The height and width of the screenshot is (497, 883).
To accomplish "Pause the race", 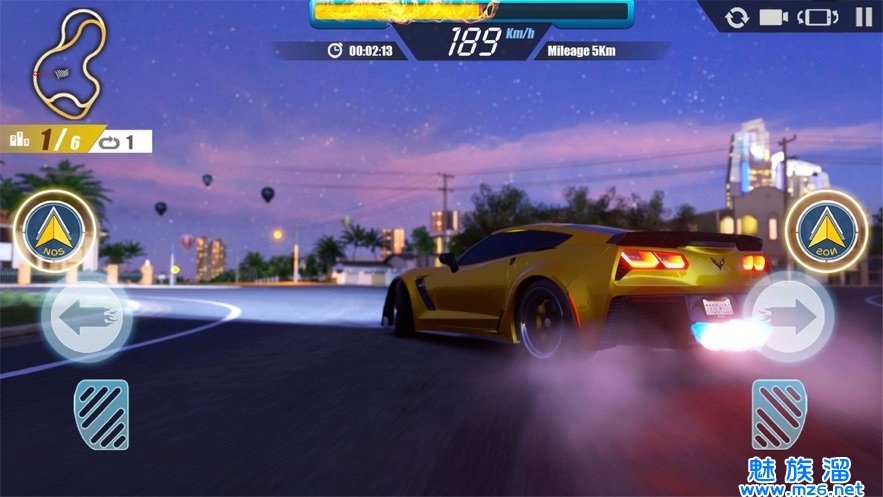I will [x=863, y=17].
